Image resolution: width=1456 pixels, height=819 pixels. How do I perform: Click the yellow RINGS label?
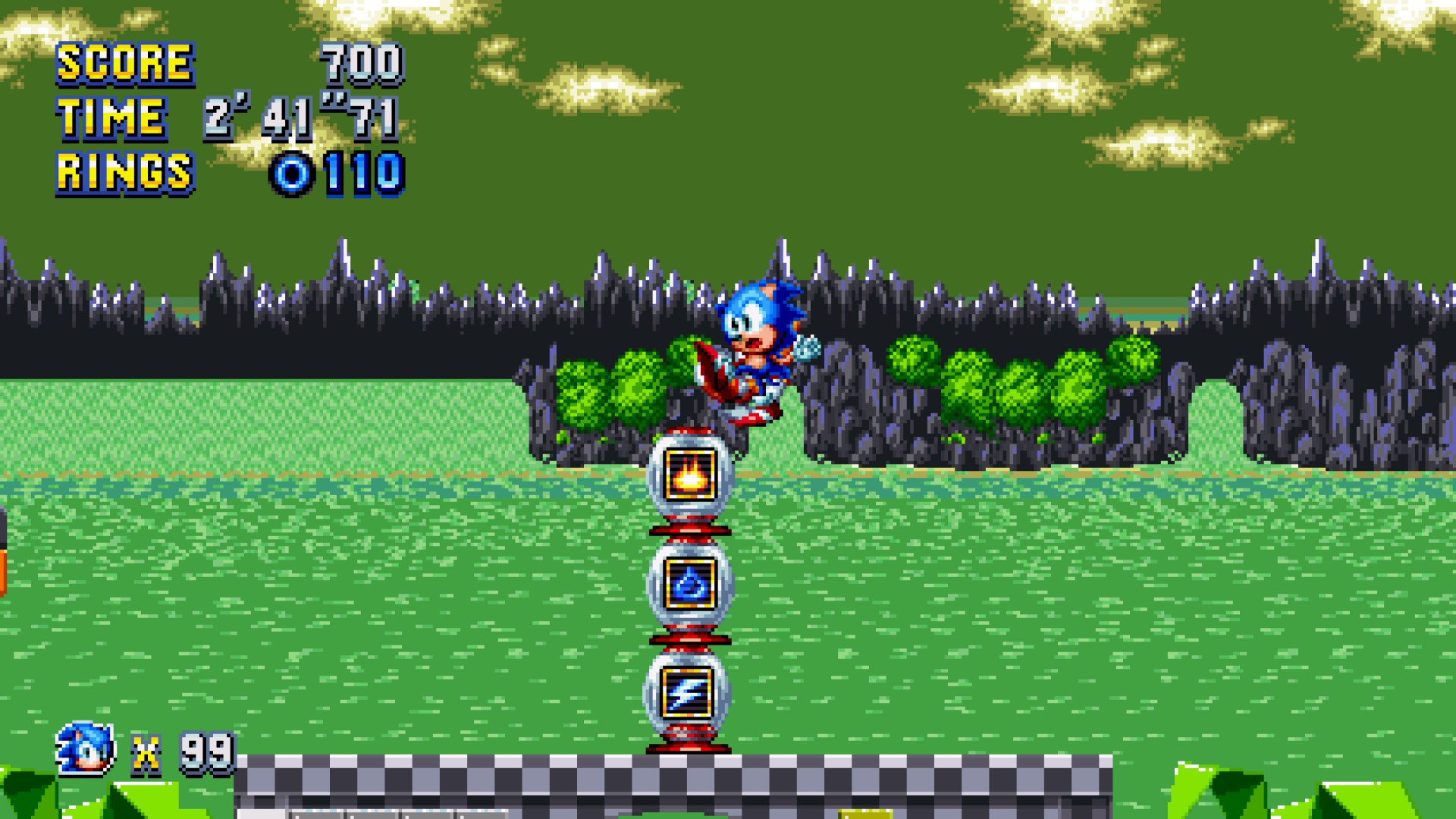(125, 174)
